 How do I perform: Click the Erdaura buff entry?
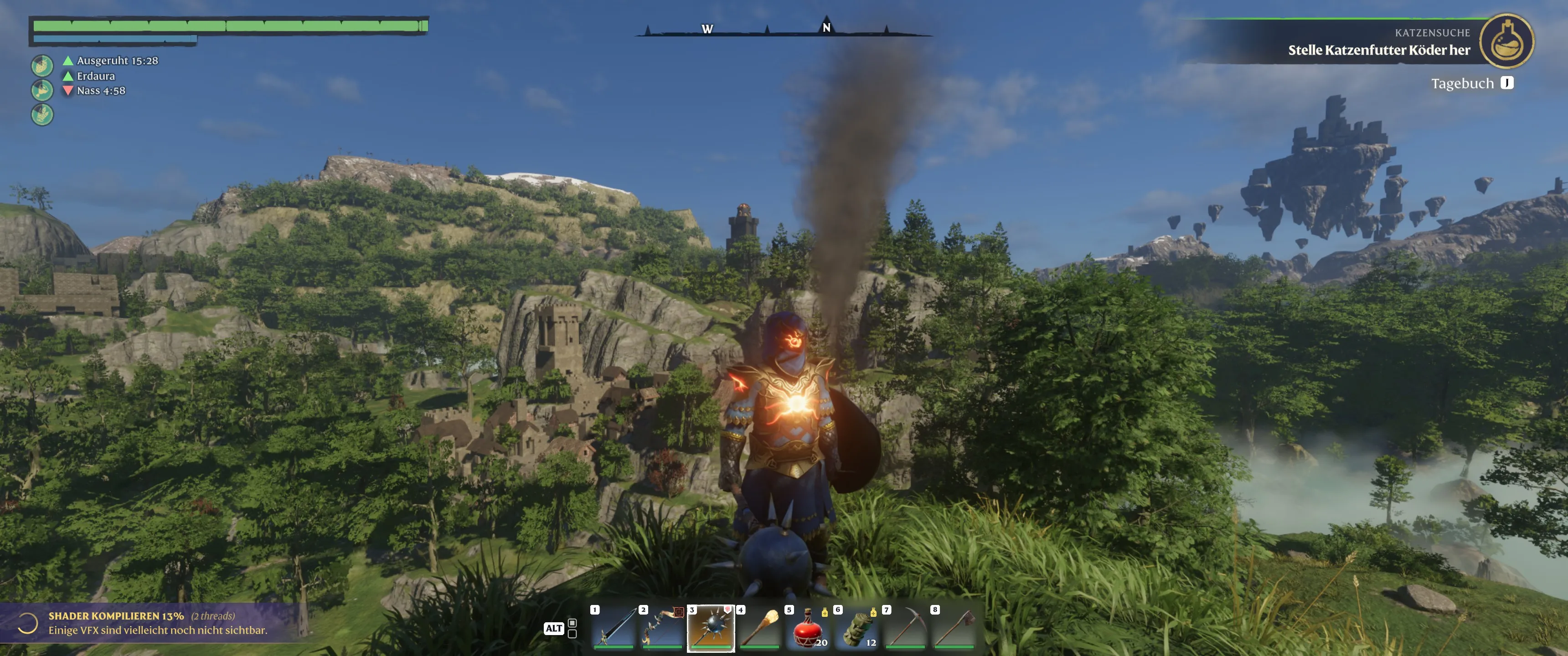pos(96,76)
